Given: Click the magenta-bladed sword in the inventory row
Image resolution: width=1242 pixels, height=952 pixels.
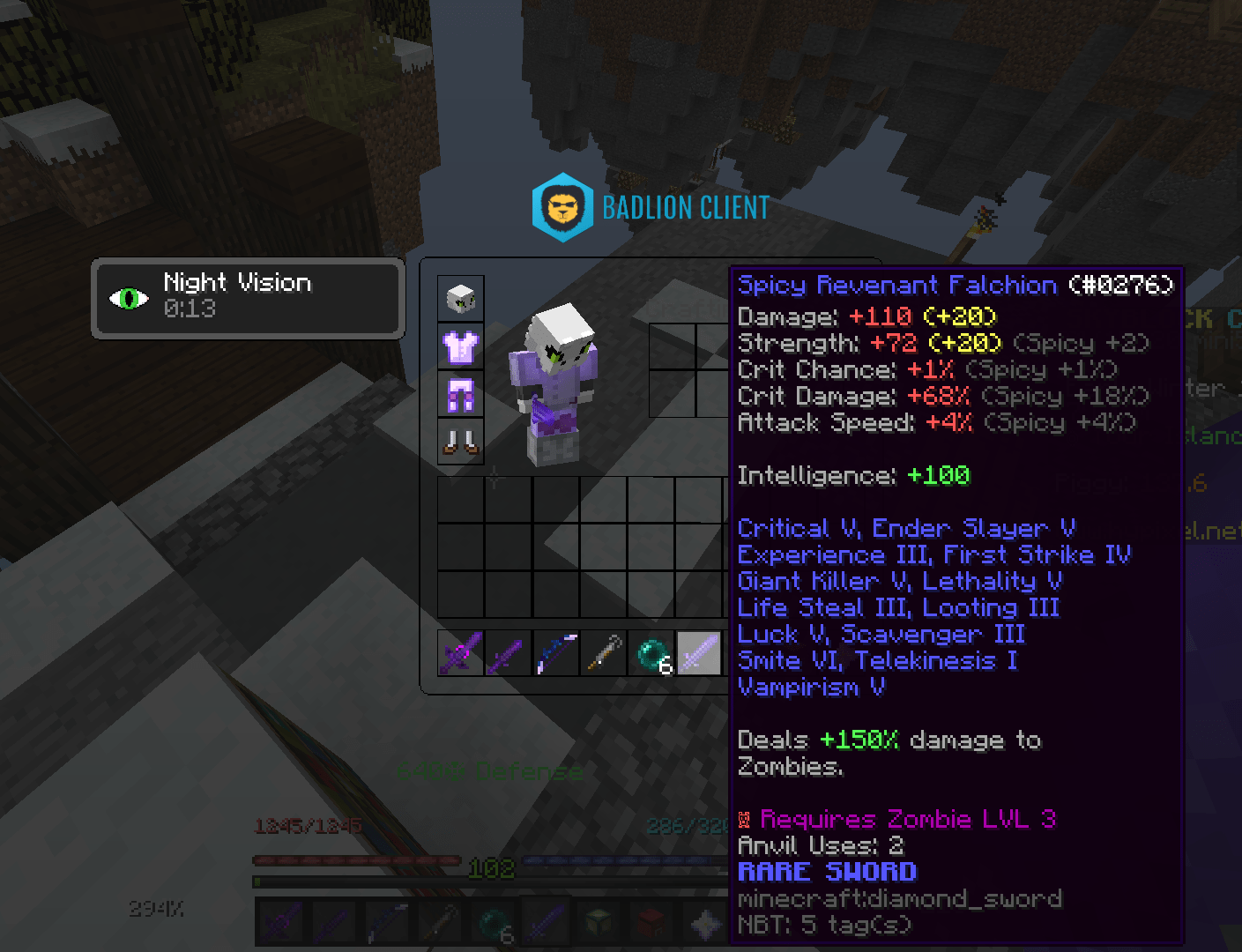Looking at the screenshot, I should pyautogui.click(x=460, y=652).
